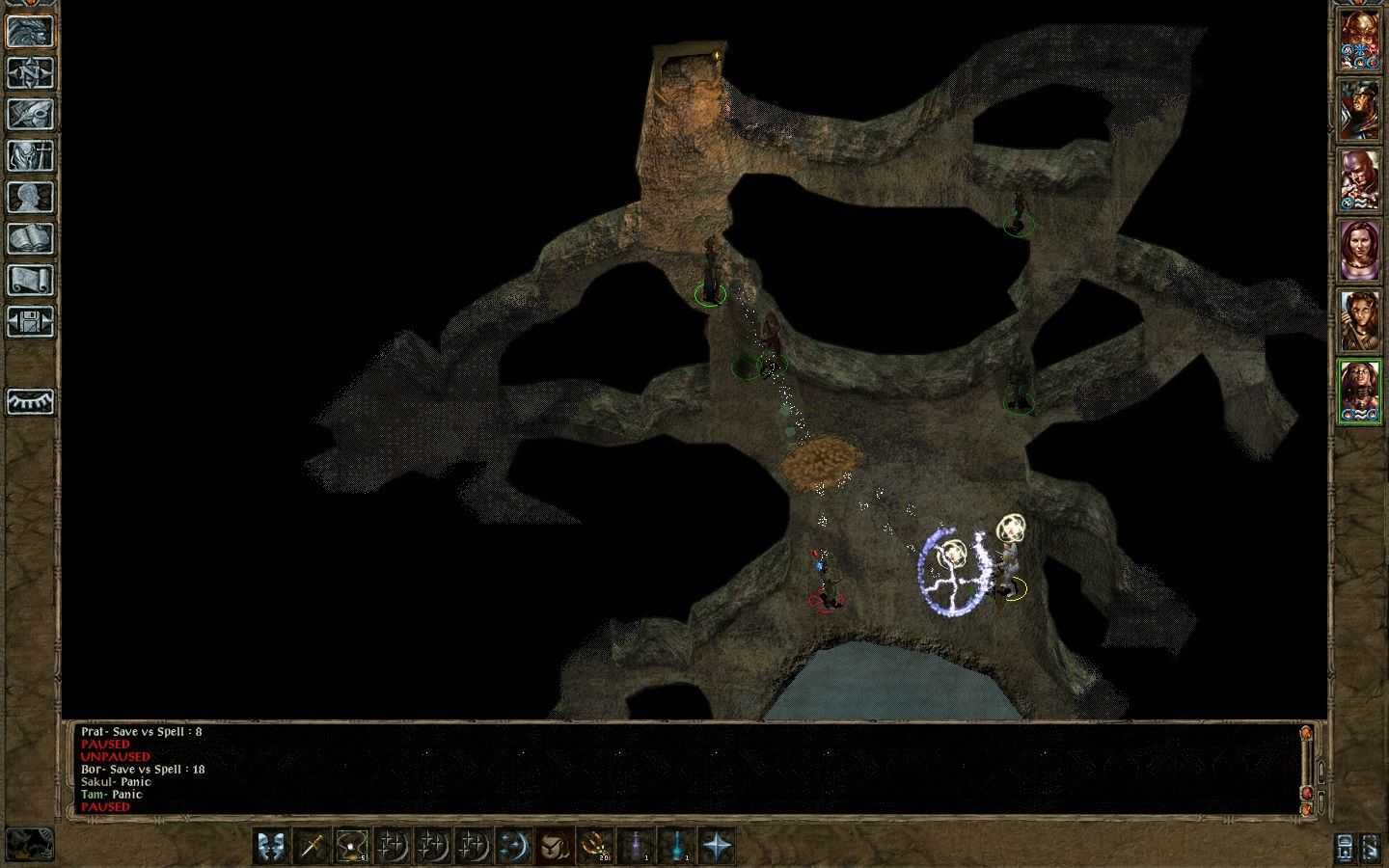Screen dimensions: 1389x868
Task: Select the bald purple-hooded character portrait
Action: (1360, 180)
